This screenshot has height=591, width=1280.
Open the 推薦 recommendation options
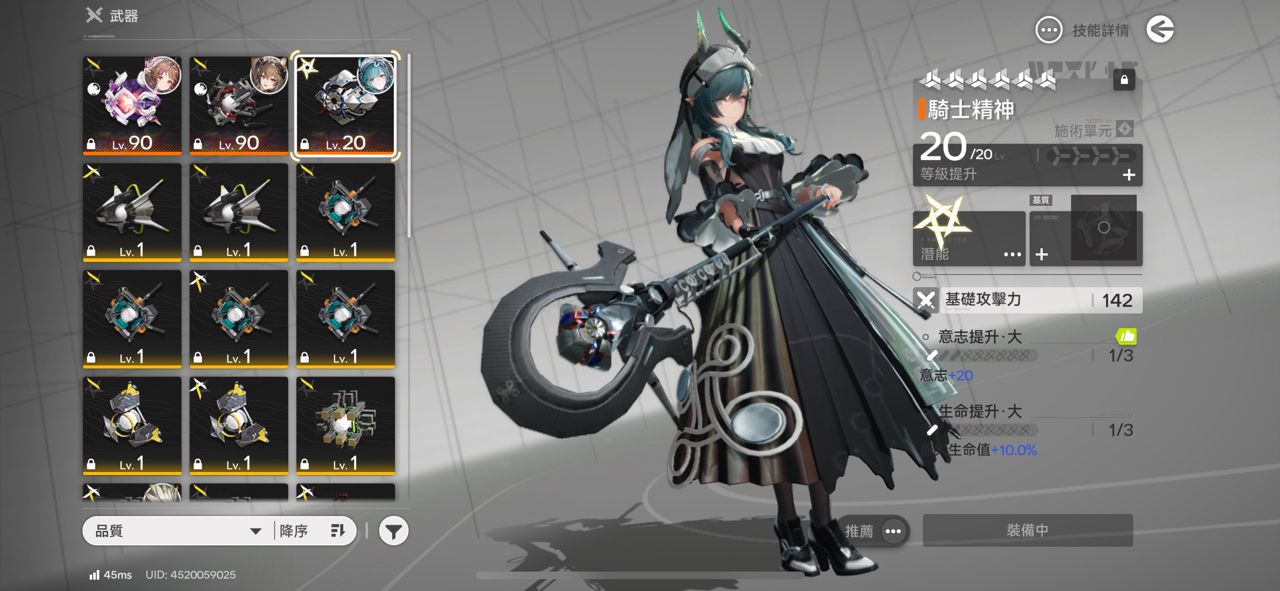(x=876, y=531)
